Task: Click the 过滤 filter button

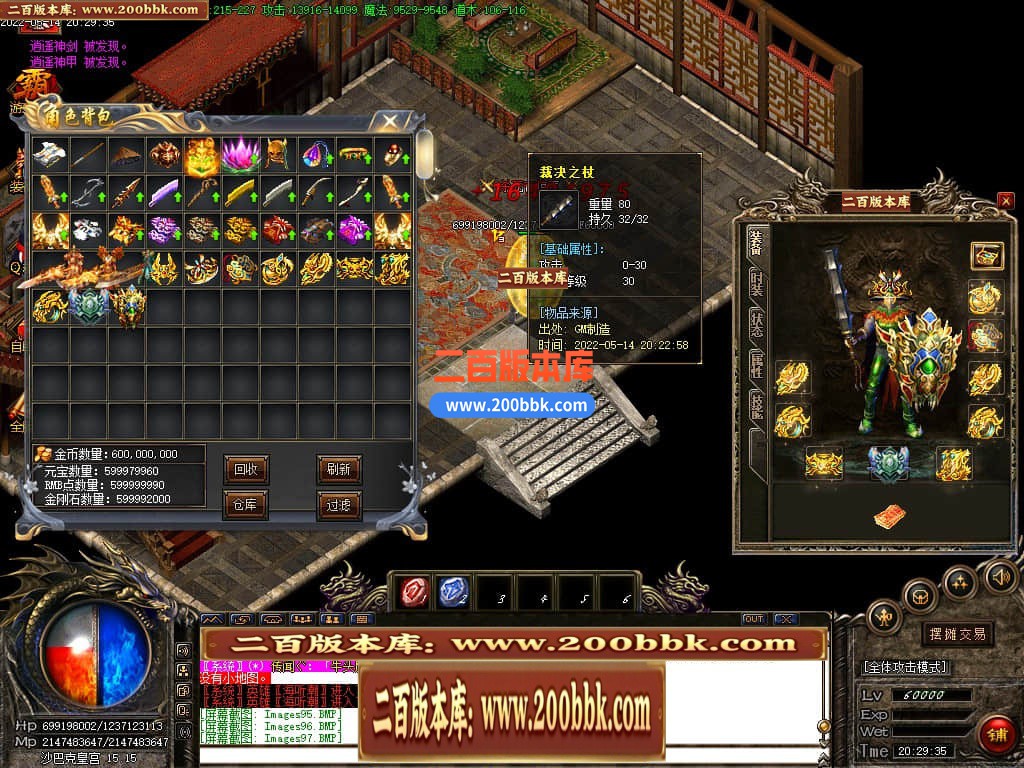Action: (x=338, y=505)
